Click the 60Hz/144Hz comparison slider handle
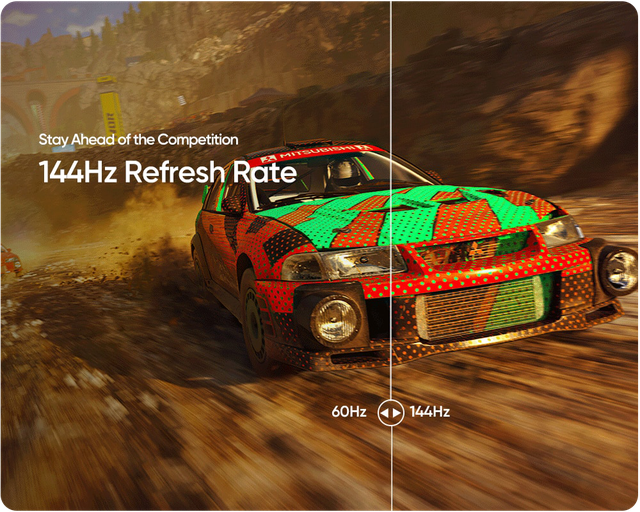This screenshot has height=512, width=640. (x=391, y=412)
